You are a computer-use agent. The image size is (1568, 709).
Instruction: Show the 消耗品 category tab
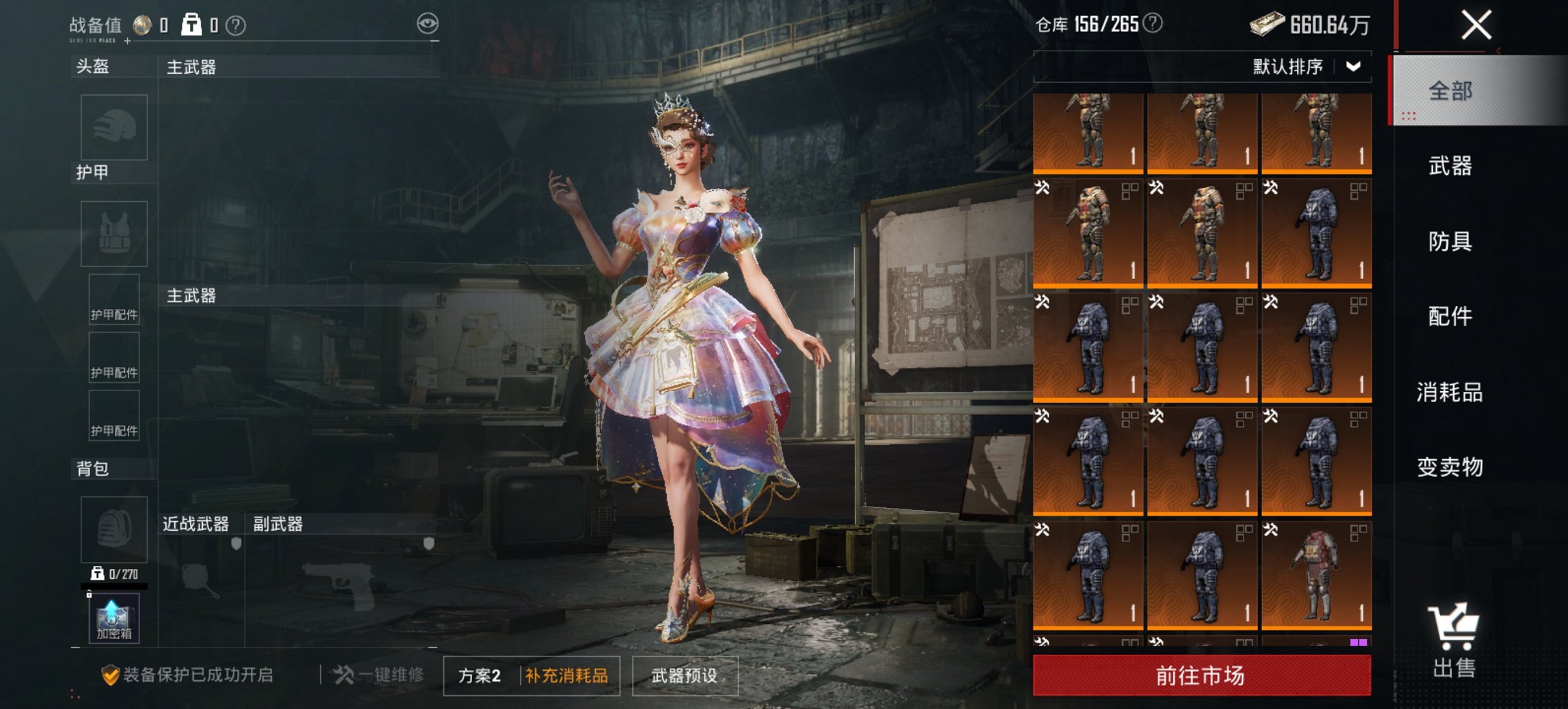(1450, 392)
